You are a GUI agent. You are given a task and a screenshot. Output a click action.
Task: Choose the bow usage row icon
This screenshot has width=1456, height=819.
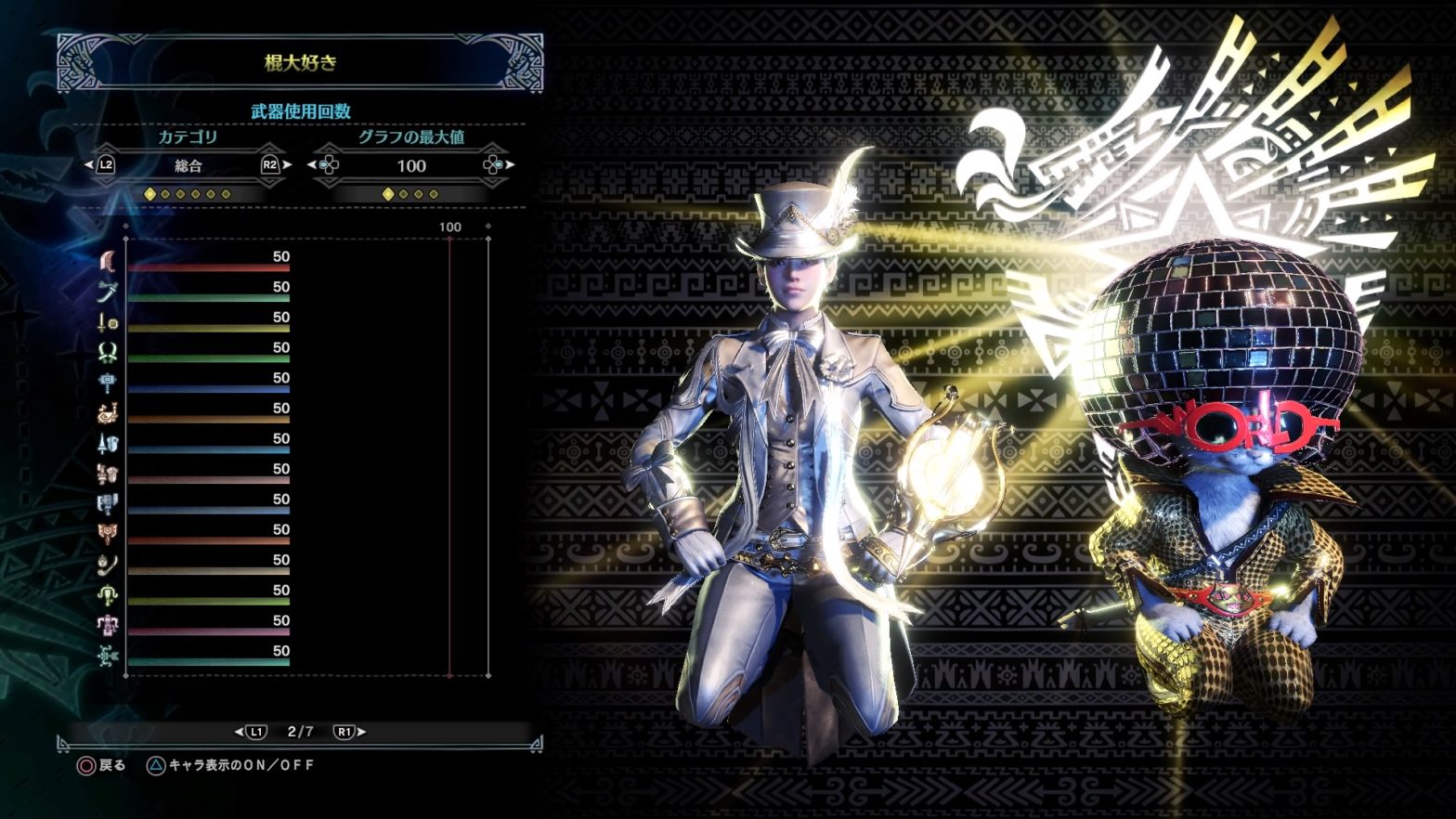coord(108,656)
